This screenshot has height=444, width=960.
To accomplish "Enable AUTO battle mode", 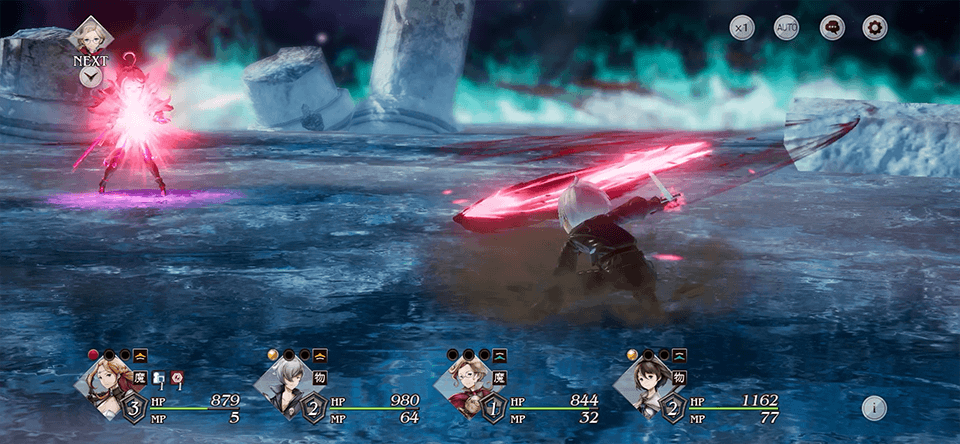I will coord(787,28).
